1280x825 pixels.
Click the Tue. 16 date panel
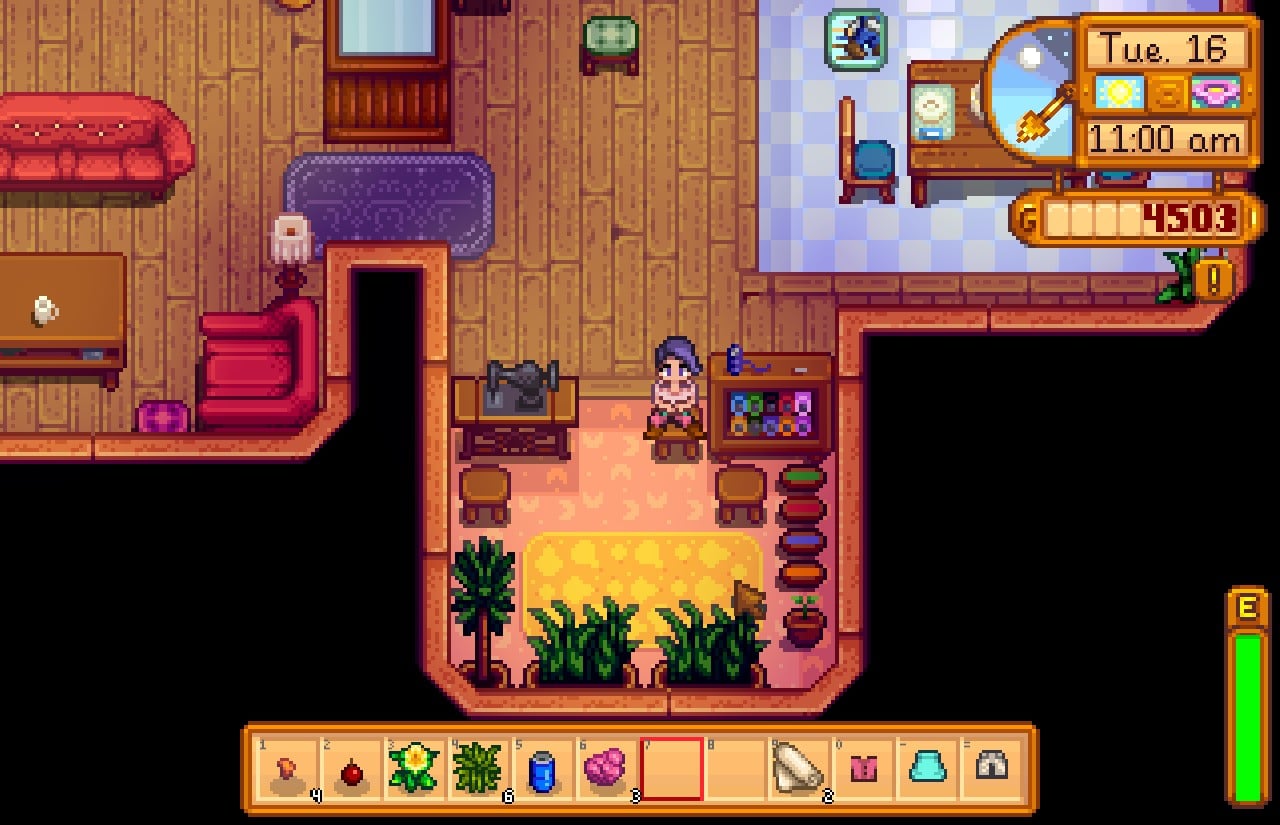coord(1164,50)
